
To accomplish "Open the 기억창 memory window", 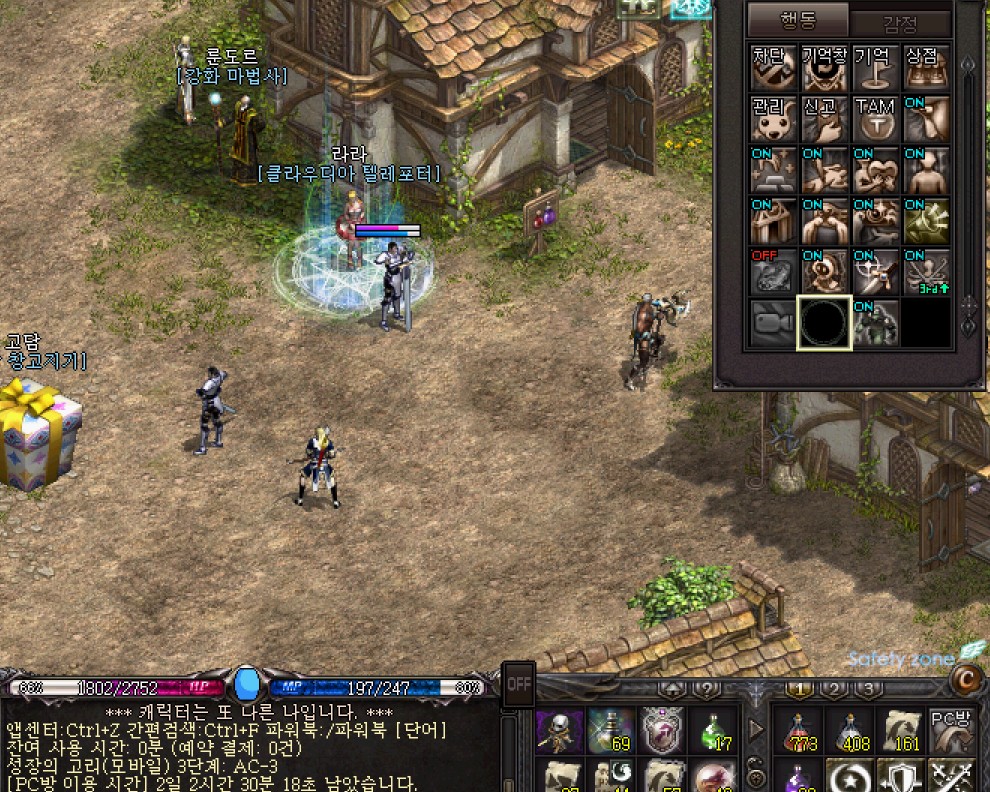I will coord(825,67).
